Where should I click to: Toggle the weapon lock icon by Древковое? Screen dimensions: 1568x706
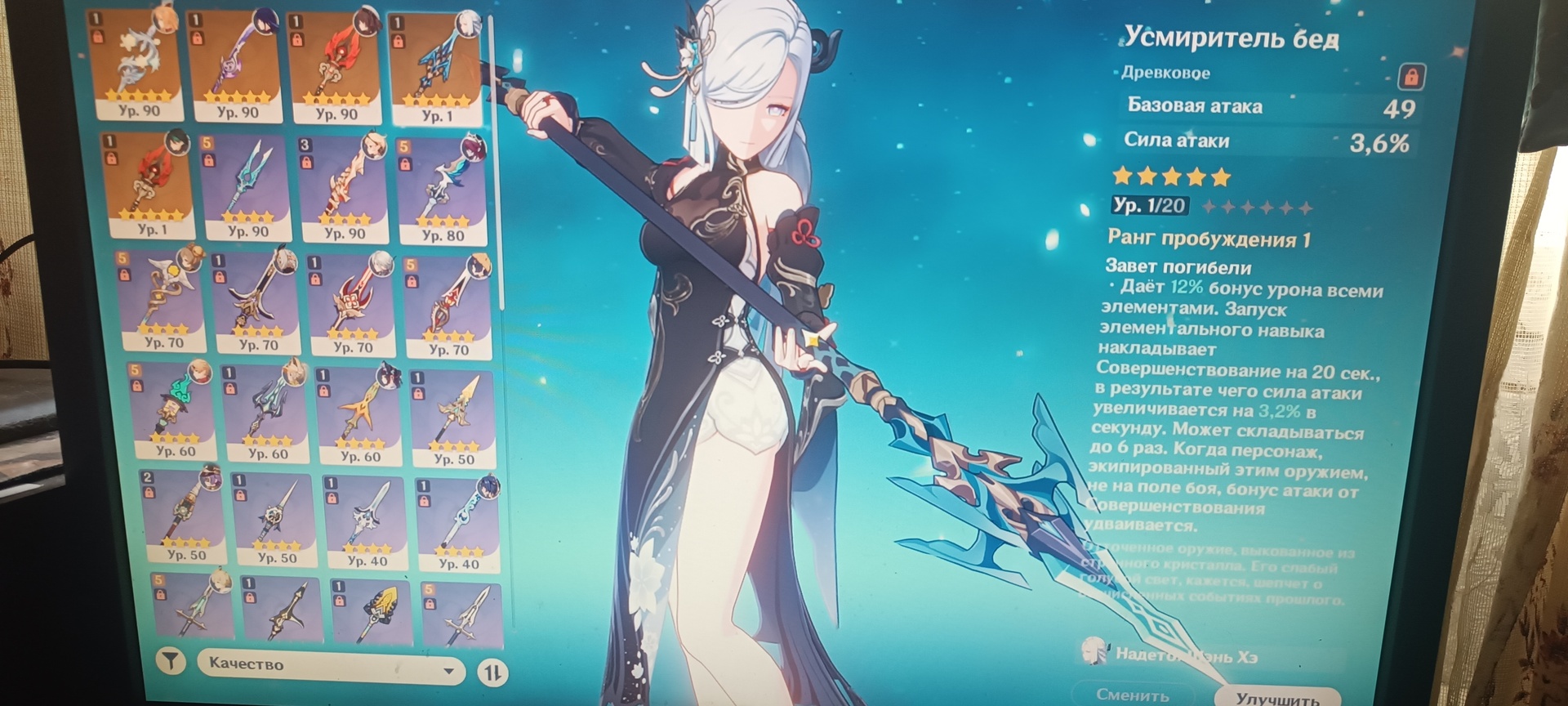(1410, 77)
